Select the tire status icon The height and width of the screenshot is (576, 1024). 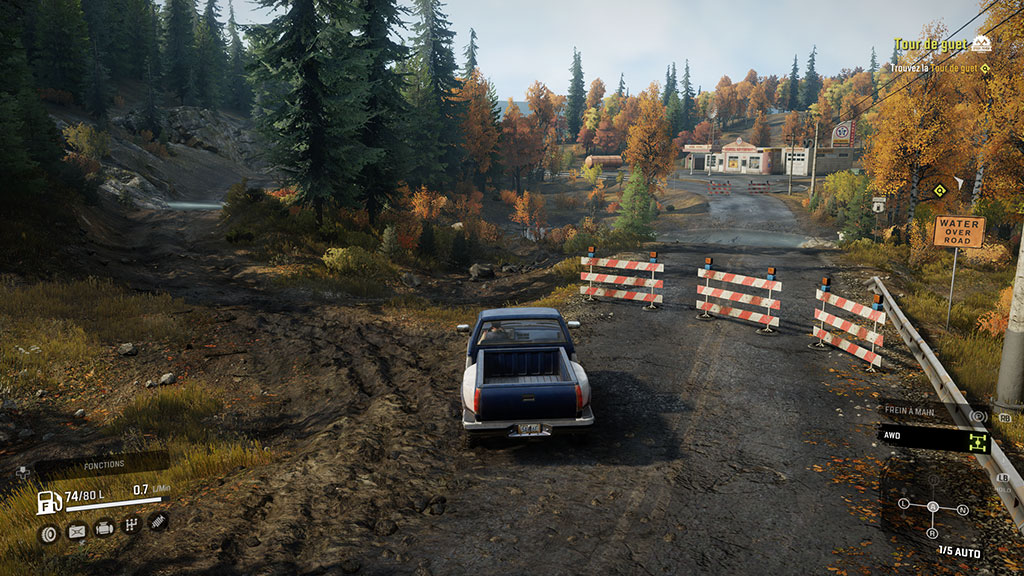pyautogui.click(x=47, y=533)
